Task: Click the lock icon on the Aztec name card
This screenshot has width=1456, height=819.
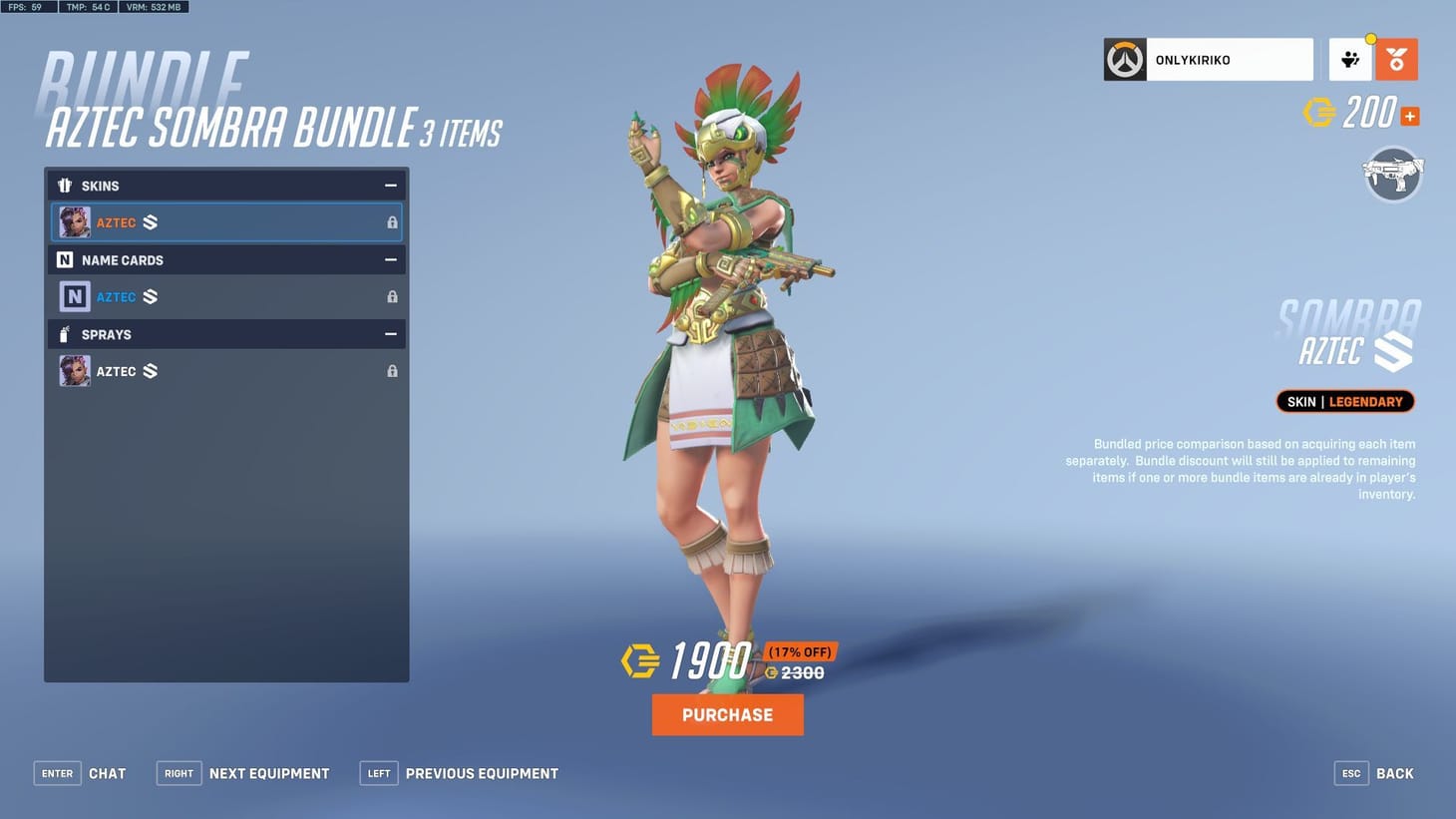Action: [x=392, y=296]
